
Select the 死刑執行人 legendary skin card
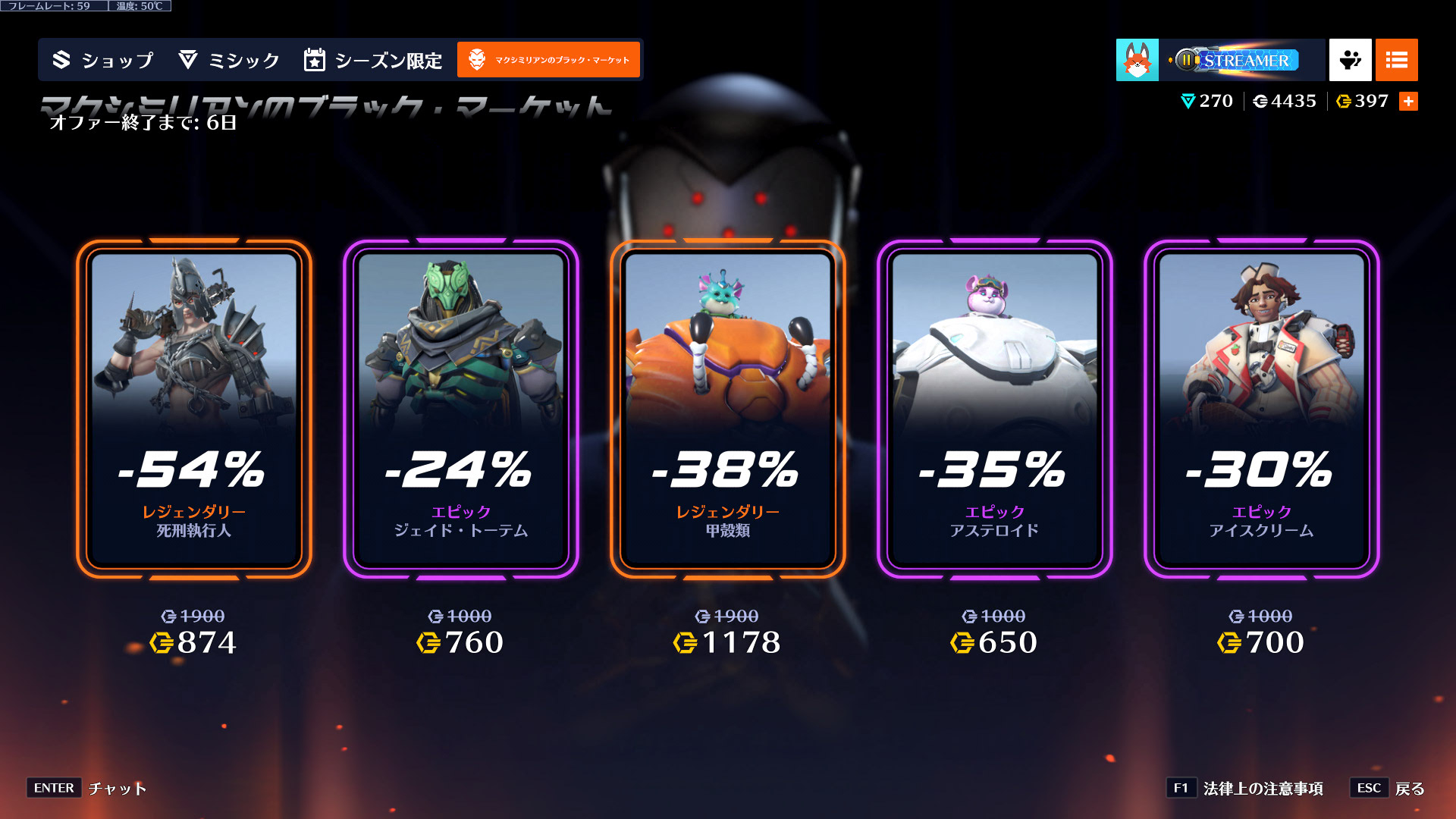coord(194,409)
